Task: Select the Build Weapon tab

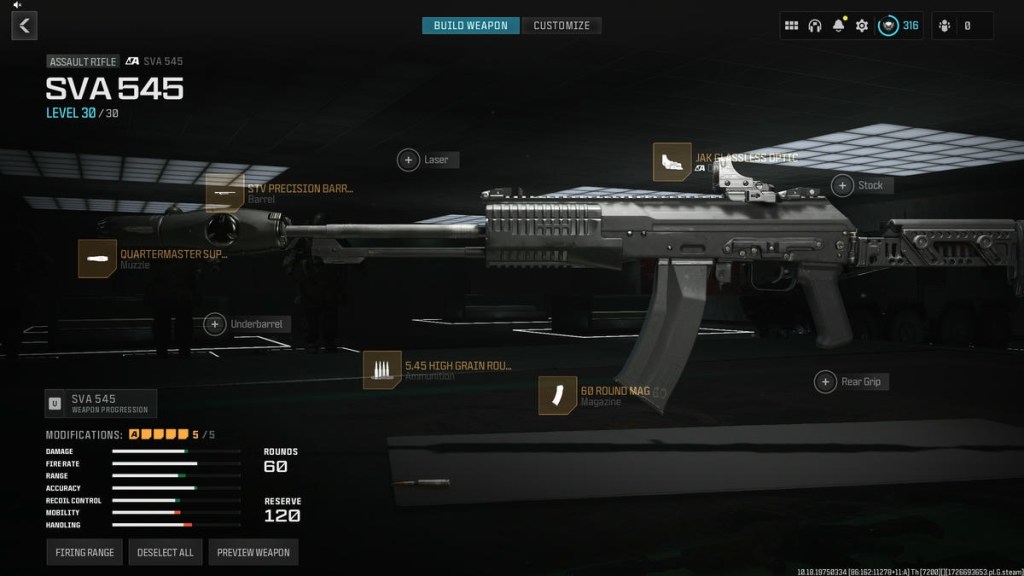Action: [x=471, y=25]
